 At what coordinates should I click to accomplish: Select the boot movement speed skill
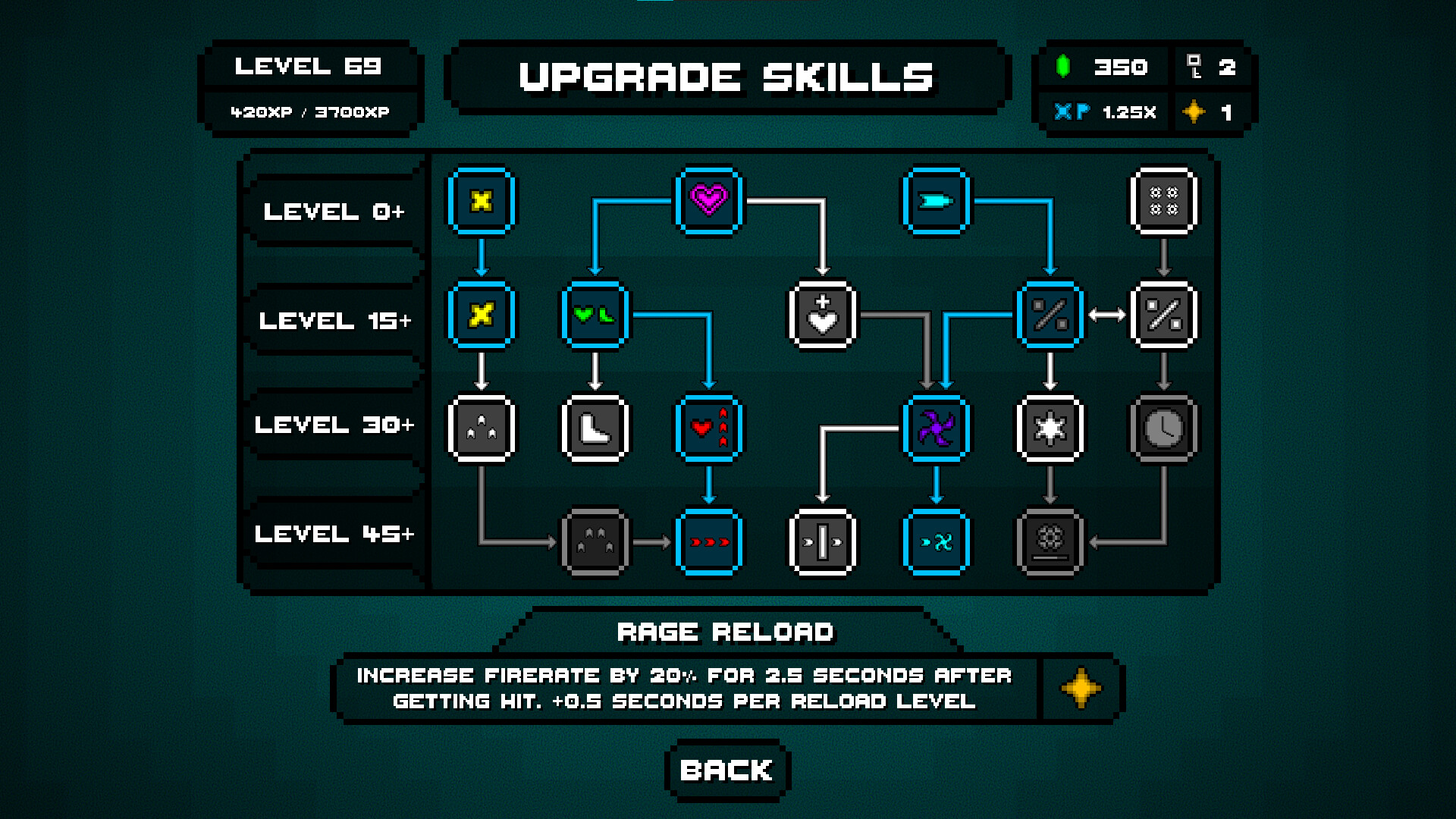595,428
